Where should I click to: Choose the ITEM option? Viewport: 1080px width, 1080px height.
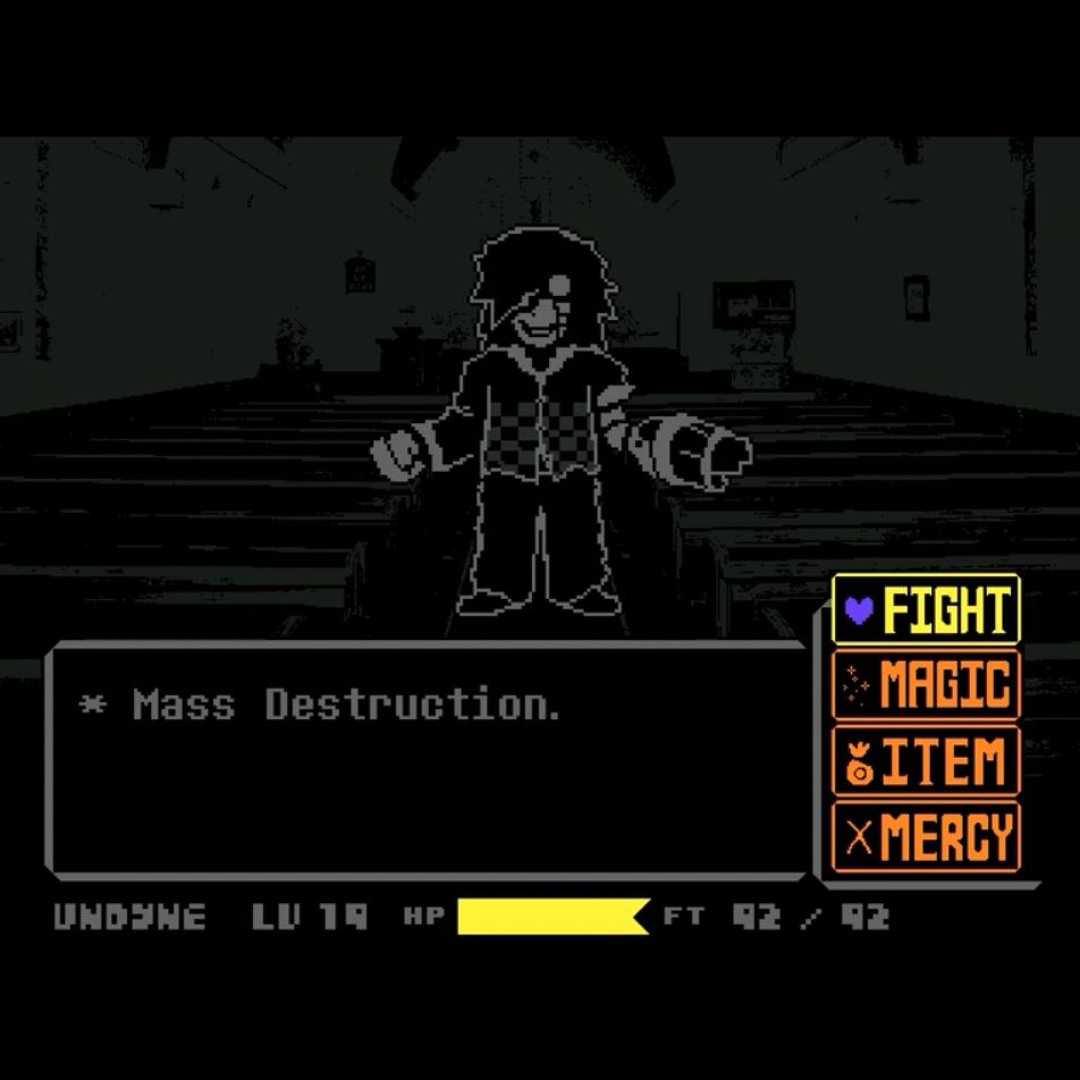click(926, 761)
